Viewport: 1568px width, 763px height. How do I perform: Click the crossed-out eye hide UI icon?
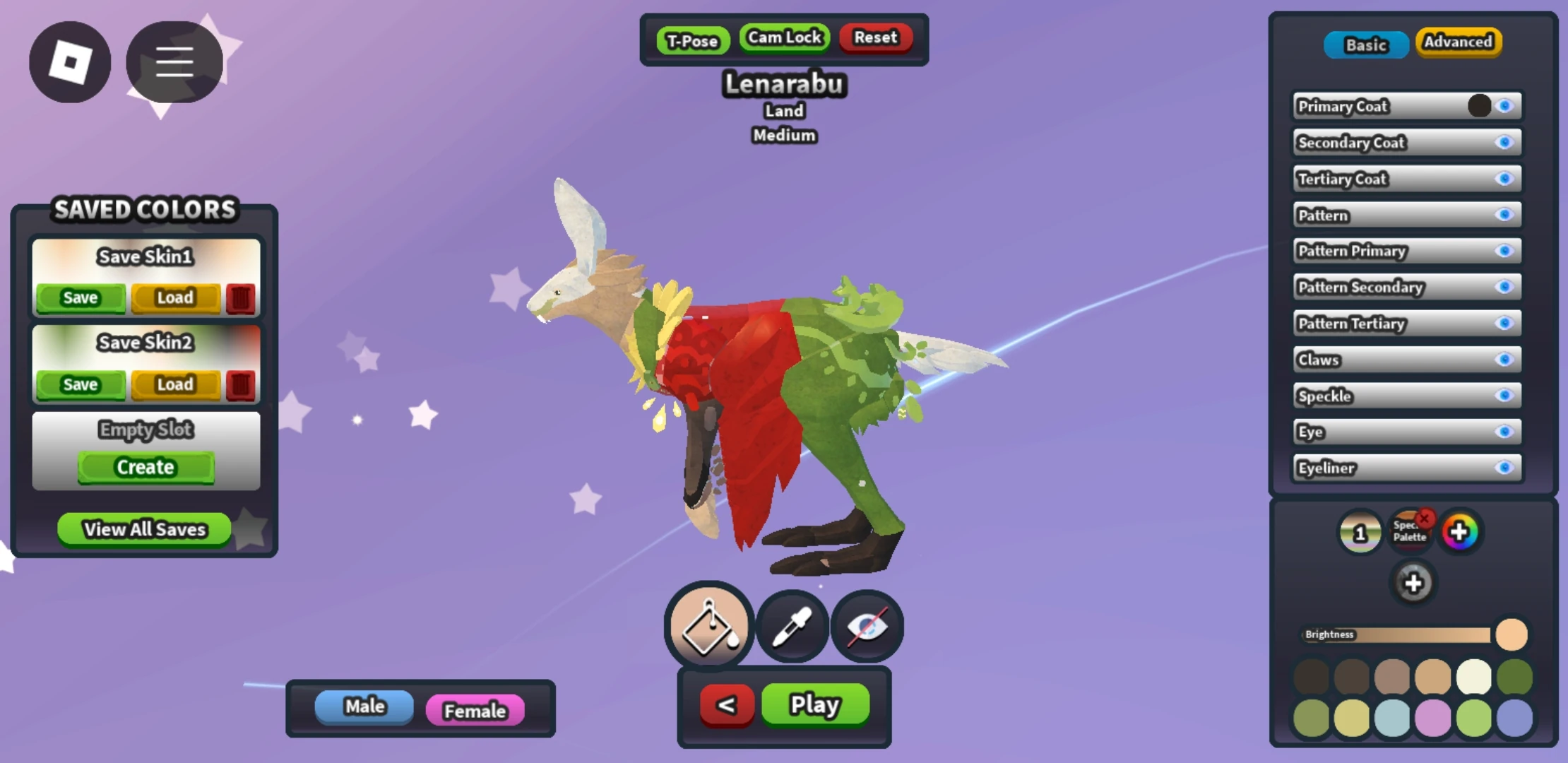(867, 627)
